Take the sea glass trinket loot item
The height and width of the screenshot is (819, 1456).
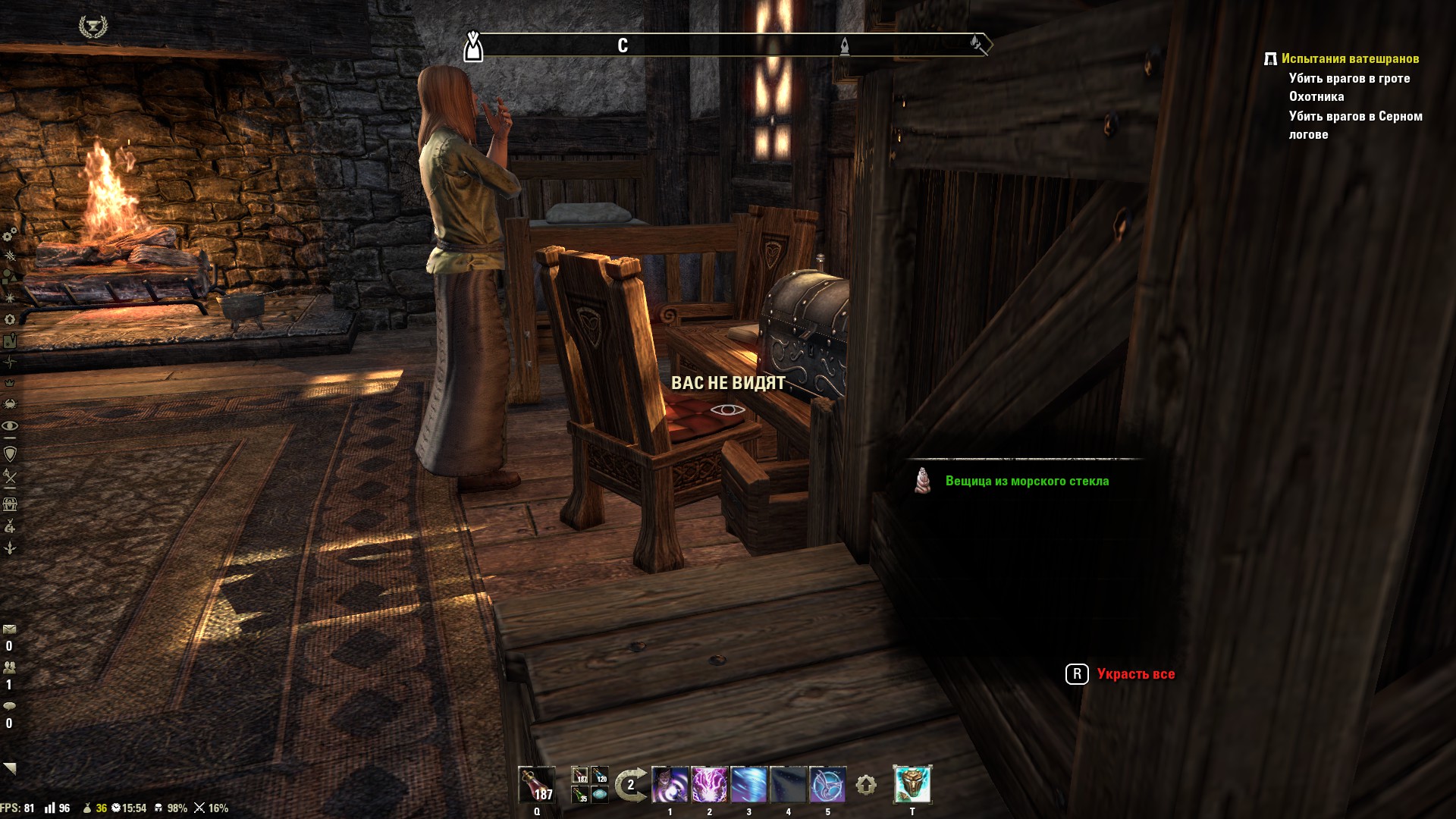coord(1026,481)
